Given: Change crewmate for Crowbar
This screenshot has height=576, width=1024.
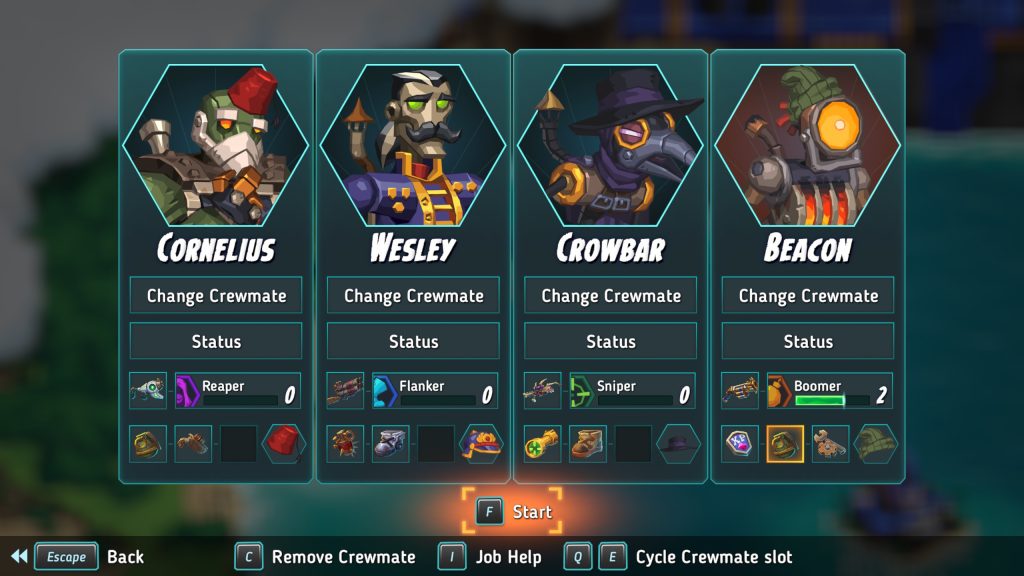Looking at the screenshot, I should [x=610, y=296].
